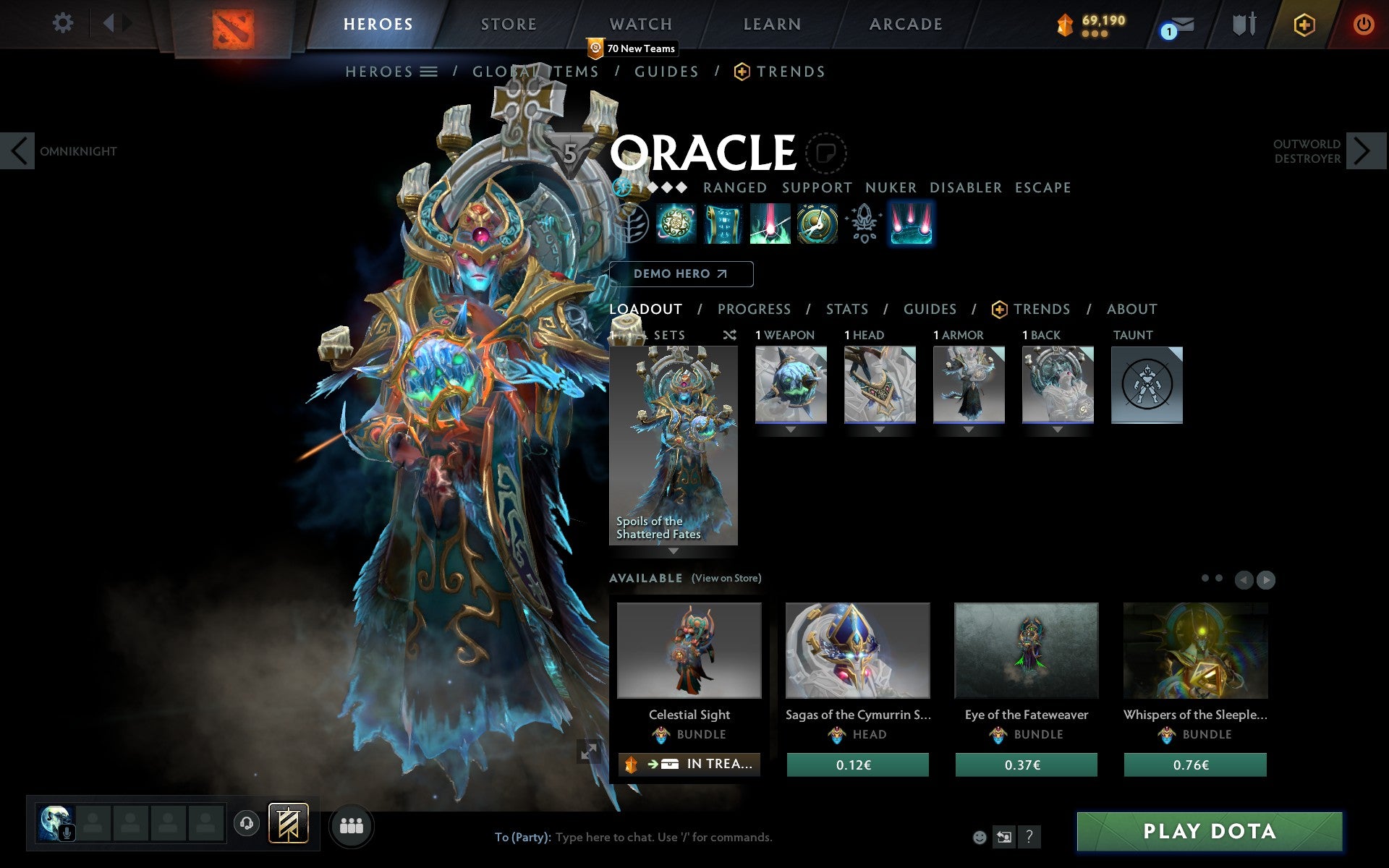
Task: Open Dota Plus hexagon icon in top bar
Action: [1304, 24]
